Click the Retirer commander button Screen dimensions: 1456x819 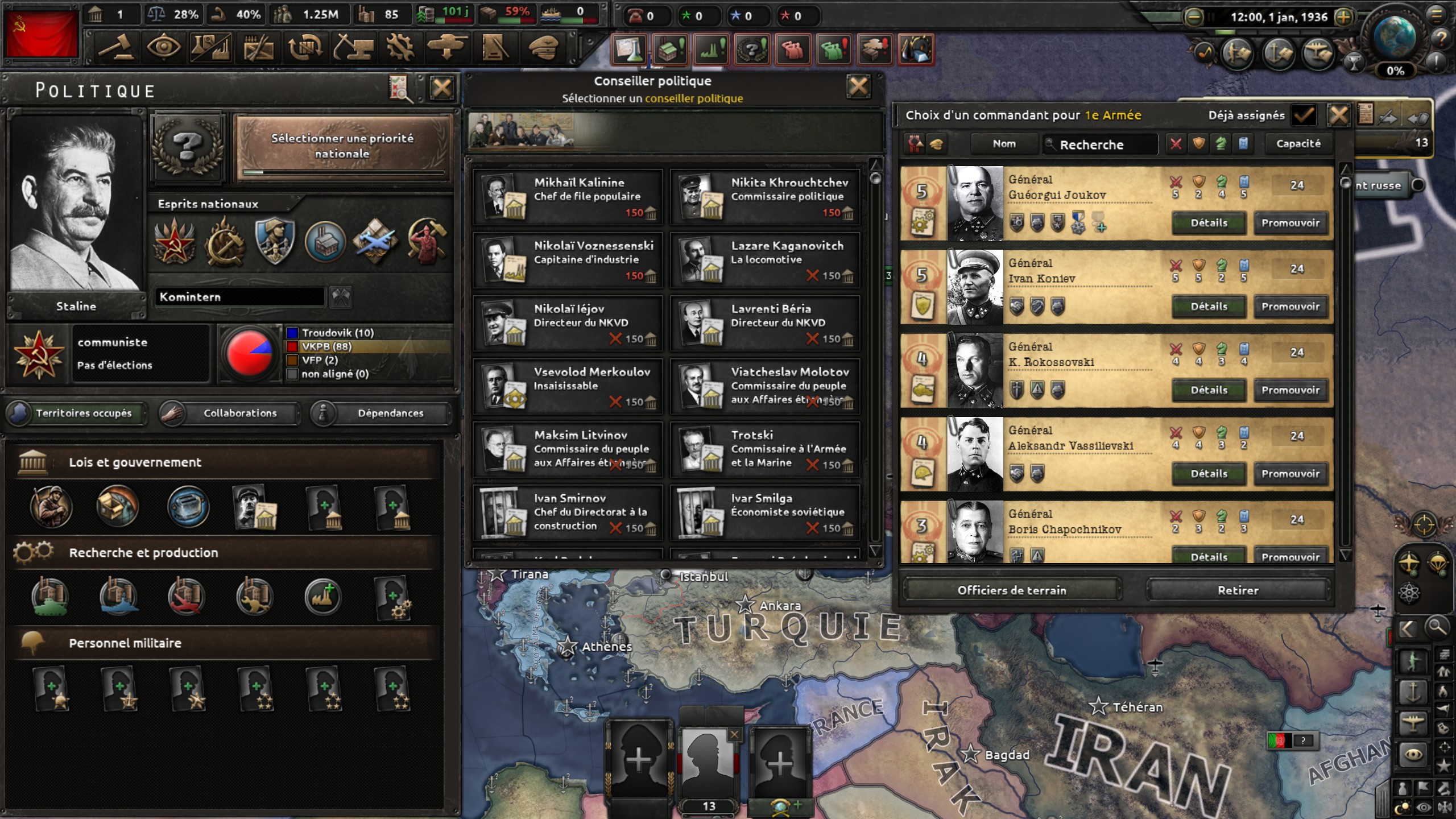click(x=1238, y=590)
